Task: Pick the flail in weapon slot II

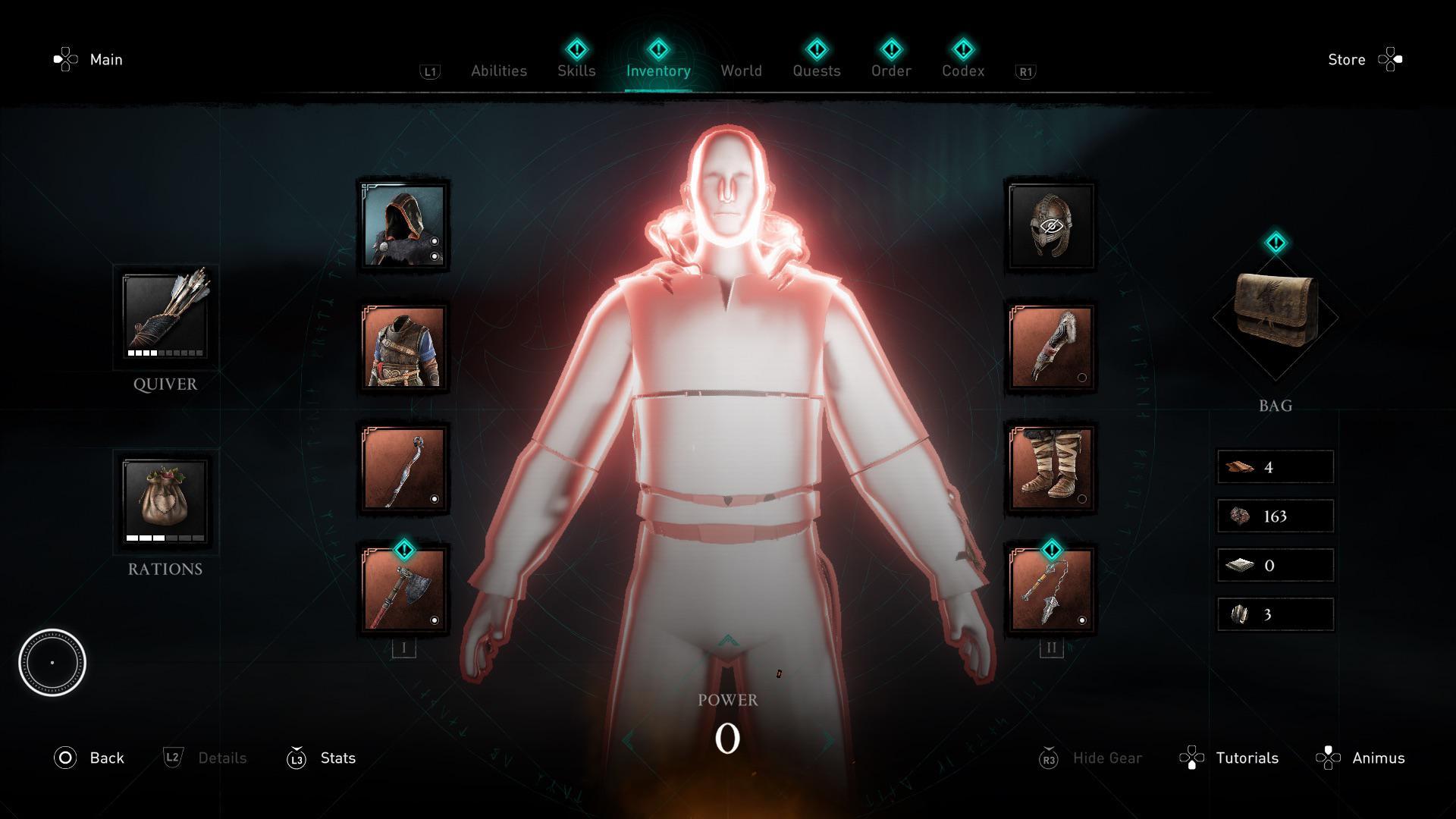Action: 1050,590
